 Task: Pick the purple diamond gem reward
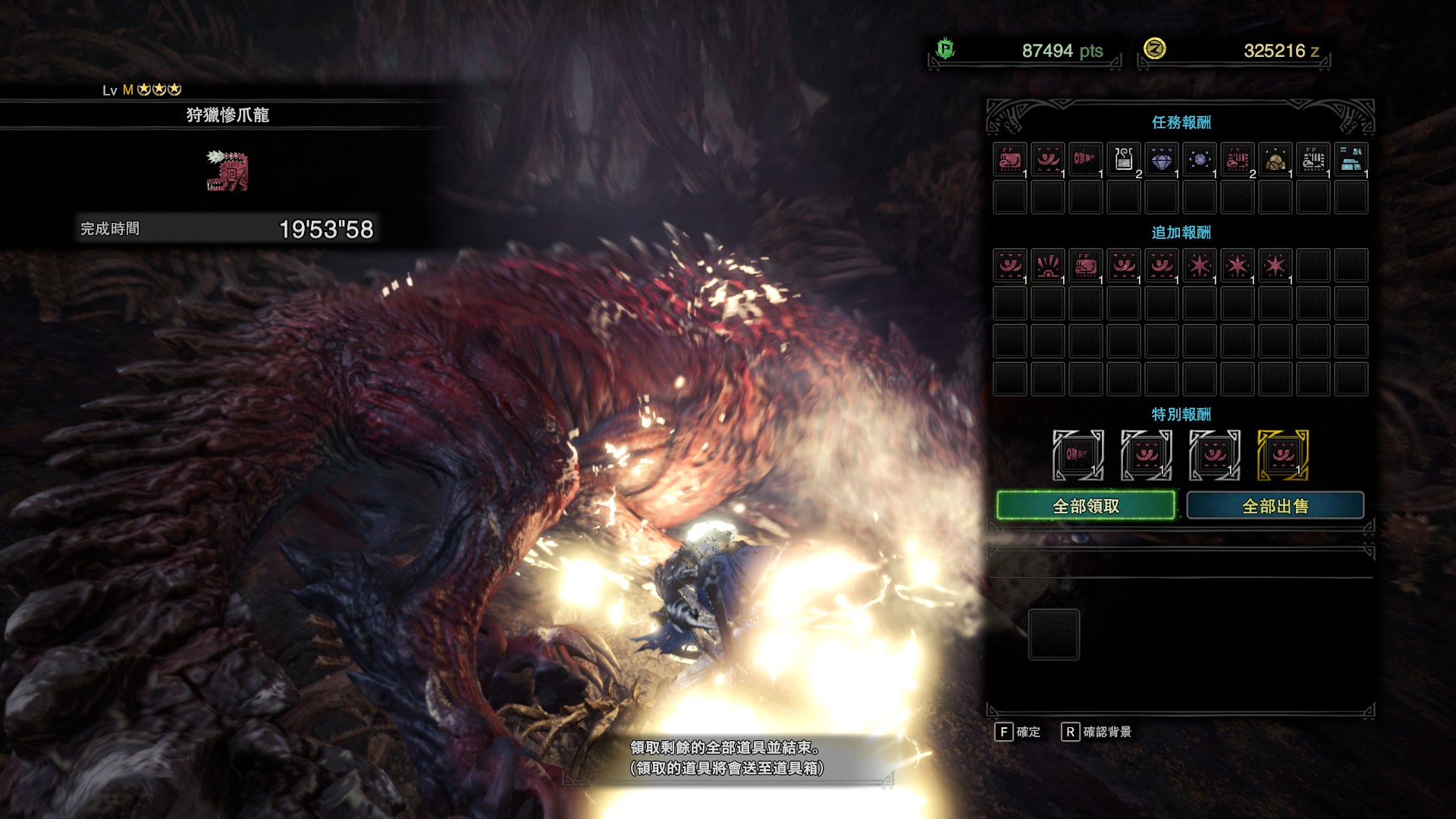coord(1162,160)
